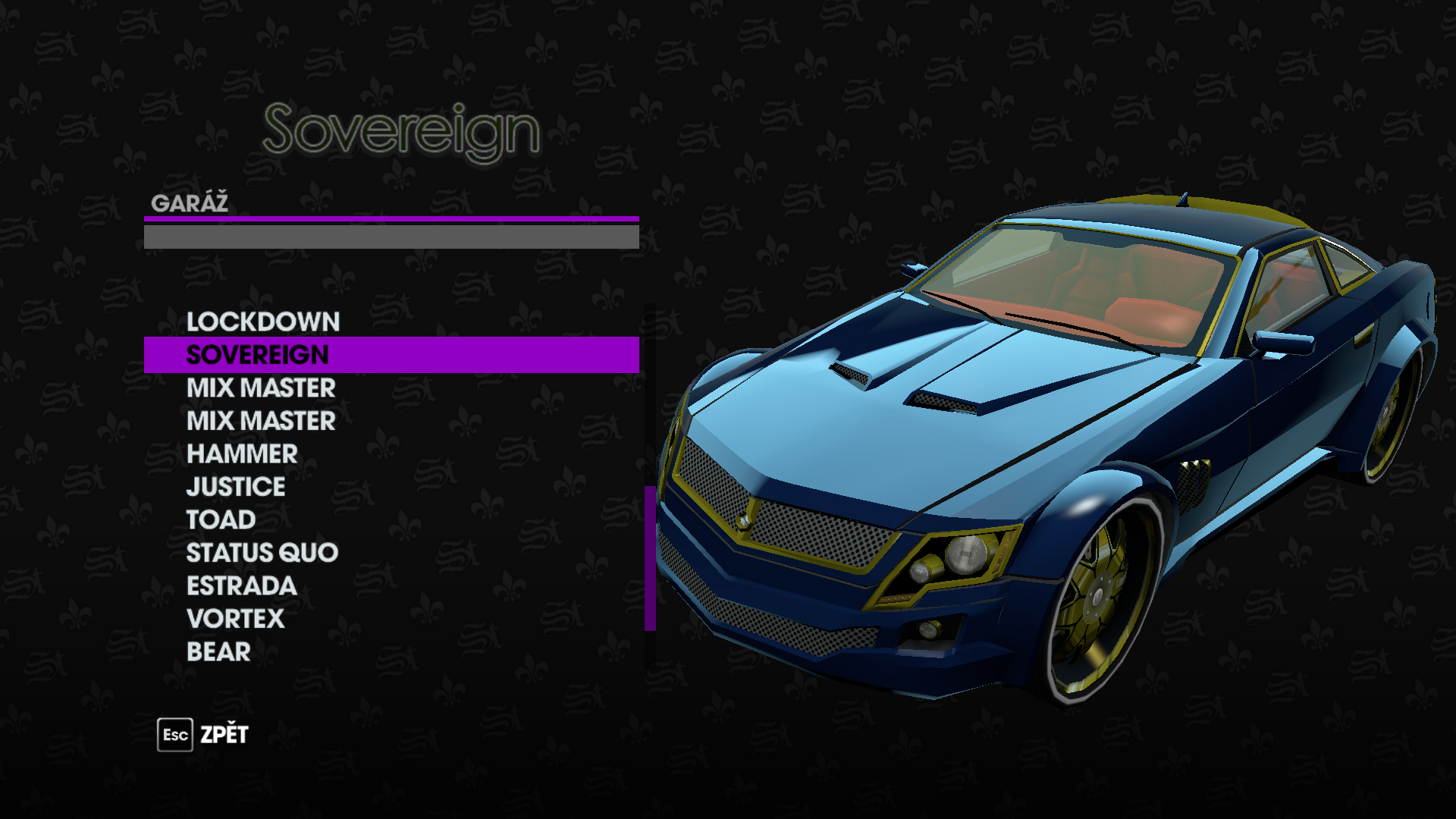Click the purple garage list scrollbar thumb
The height and width of the screenshot is (819, 1456).
pyautogui.click(x=650, y=558)
